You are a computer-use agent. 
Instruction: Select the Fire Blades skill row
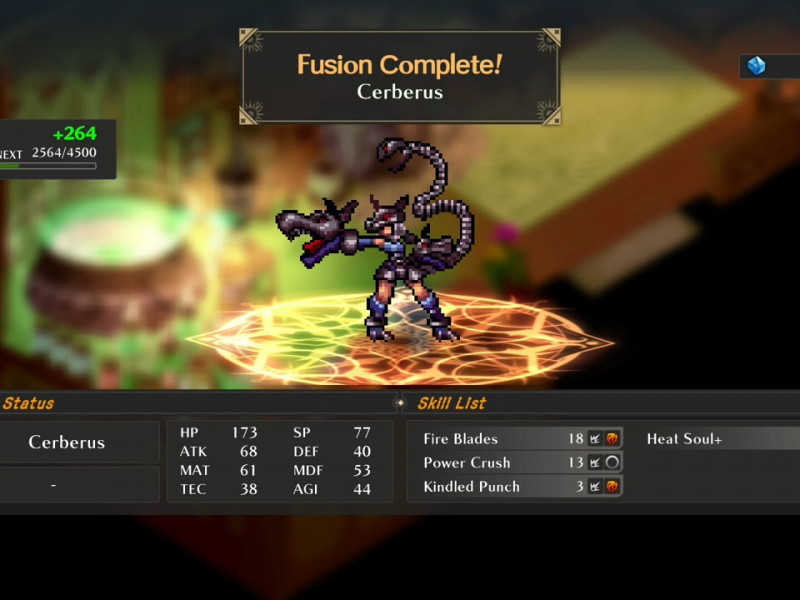coord(518,438)
